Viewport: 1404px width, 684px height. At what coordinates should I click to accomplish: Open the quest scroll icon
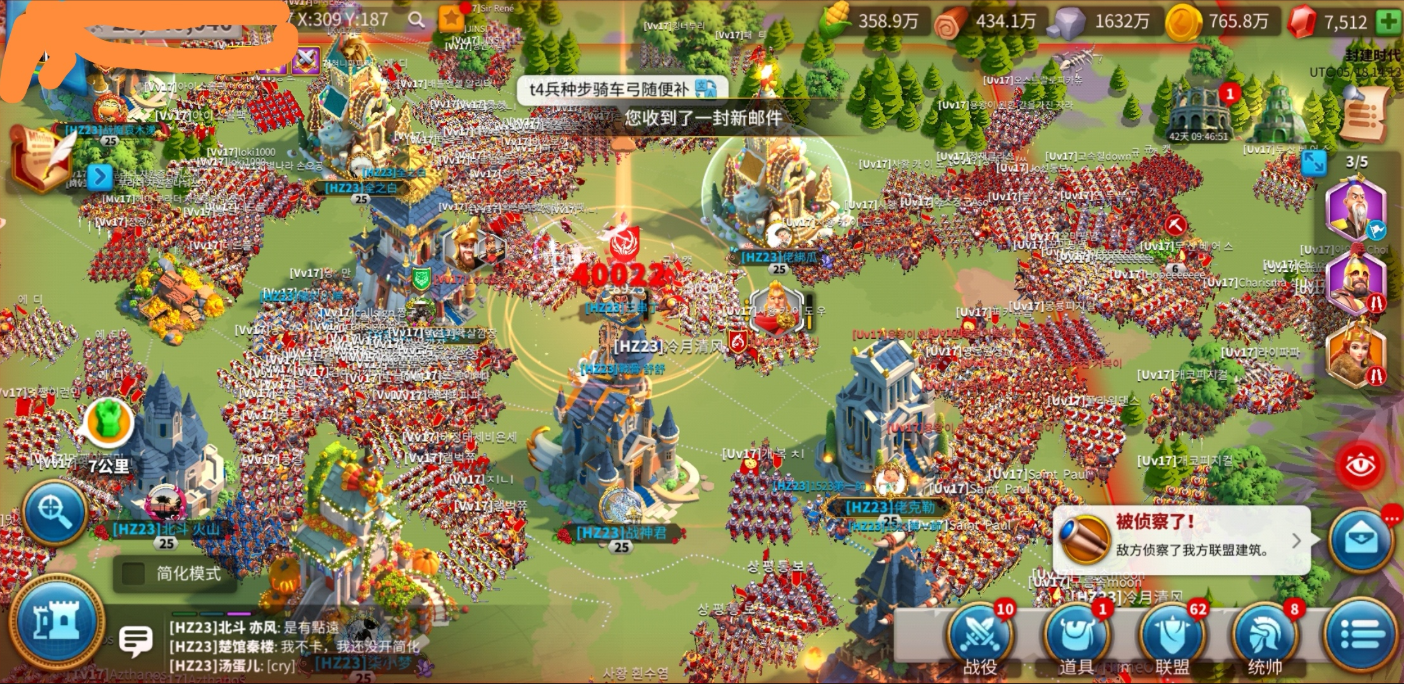point(1364,114)
